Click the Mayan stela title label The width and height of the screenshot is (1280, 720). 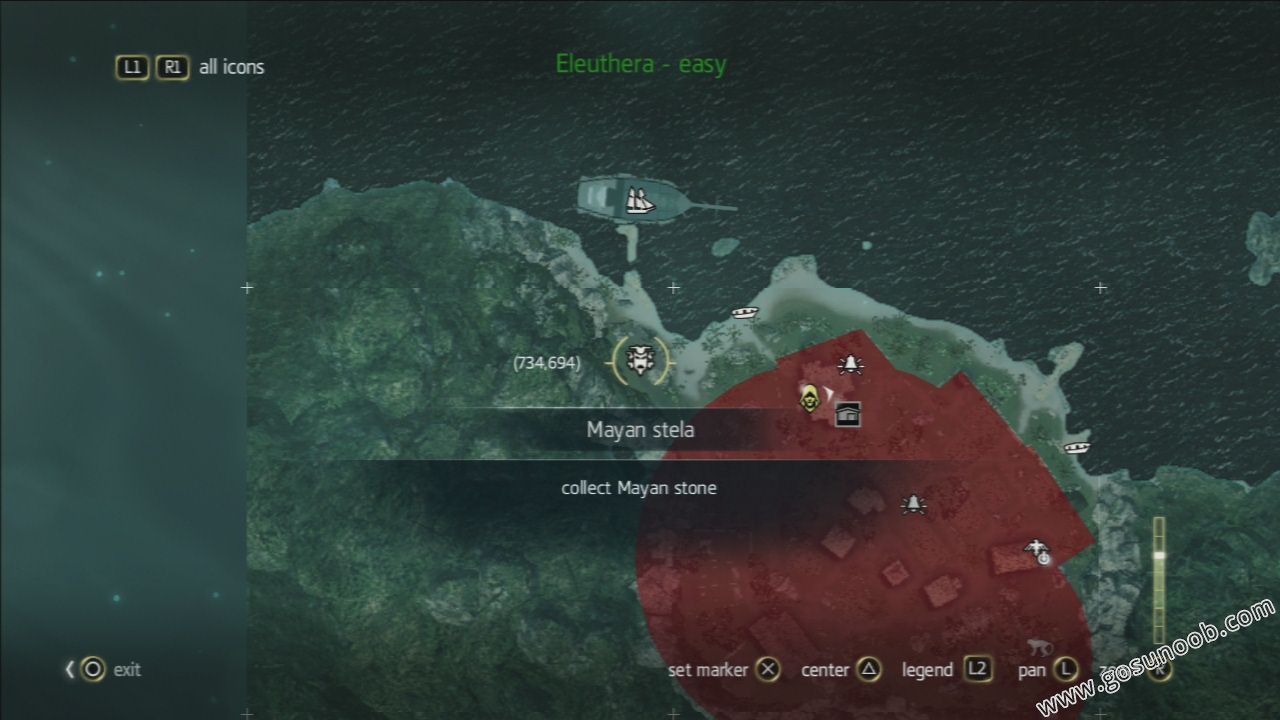tap(641, 429)
